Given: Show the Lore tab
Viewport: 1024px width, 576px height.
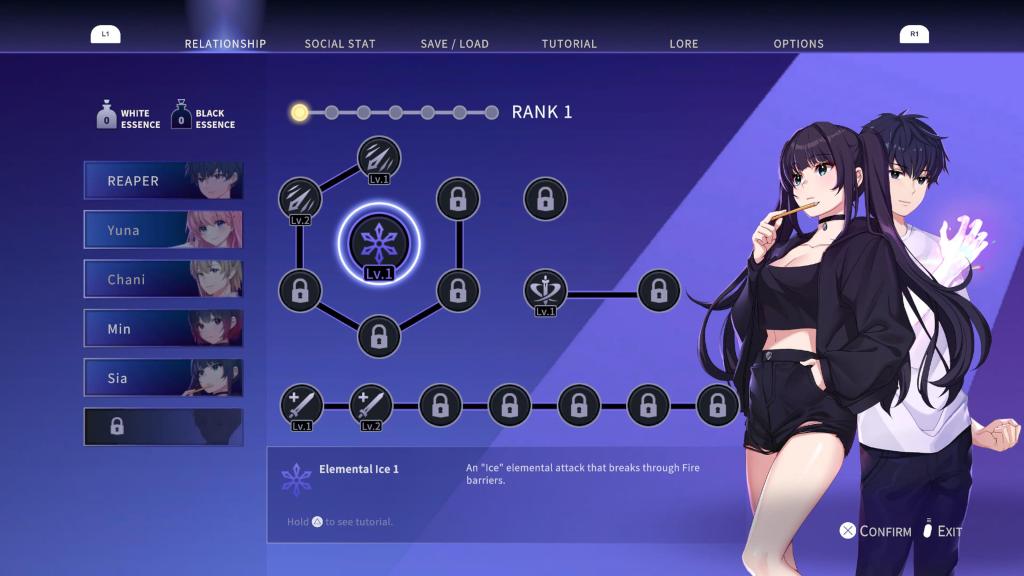Looking at the screenshot, I should click(684, 44).
